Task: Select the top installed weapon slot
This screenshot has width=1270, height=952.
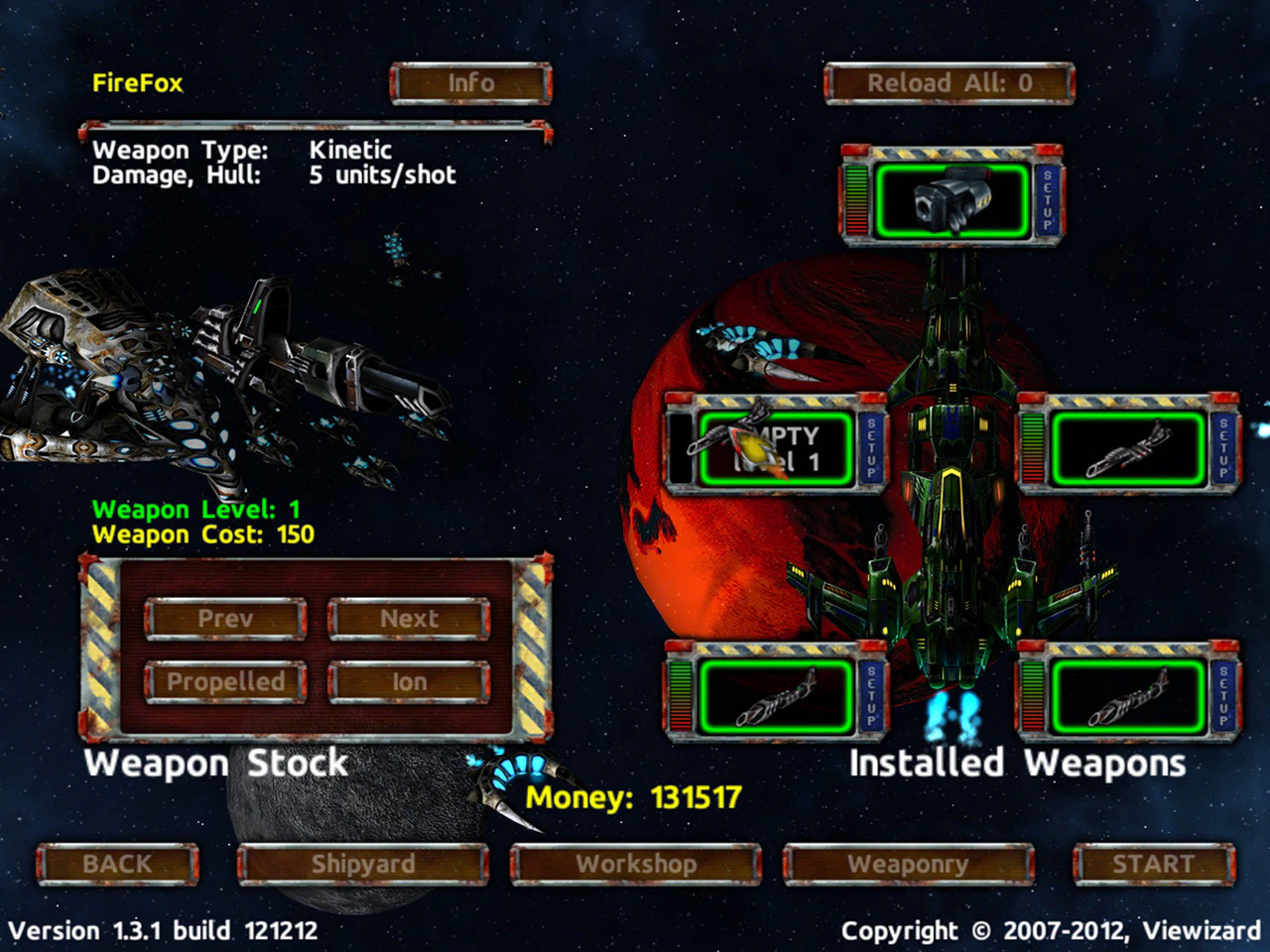Action: point(951,200)
